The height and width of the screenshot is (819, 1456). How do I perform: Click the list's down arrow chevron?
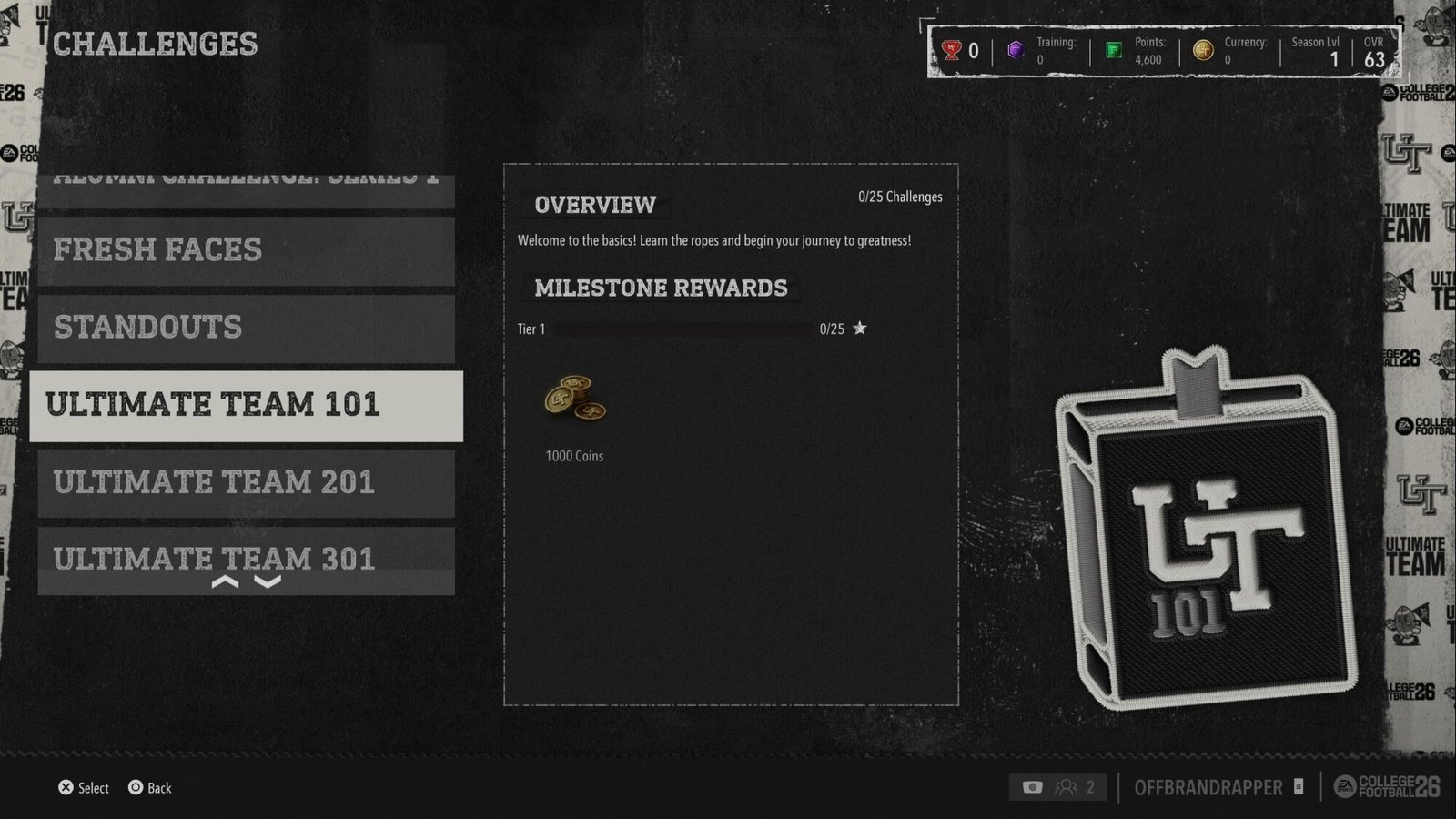[268, 582]
